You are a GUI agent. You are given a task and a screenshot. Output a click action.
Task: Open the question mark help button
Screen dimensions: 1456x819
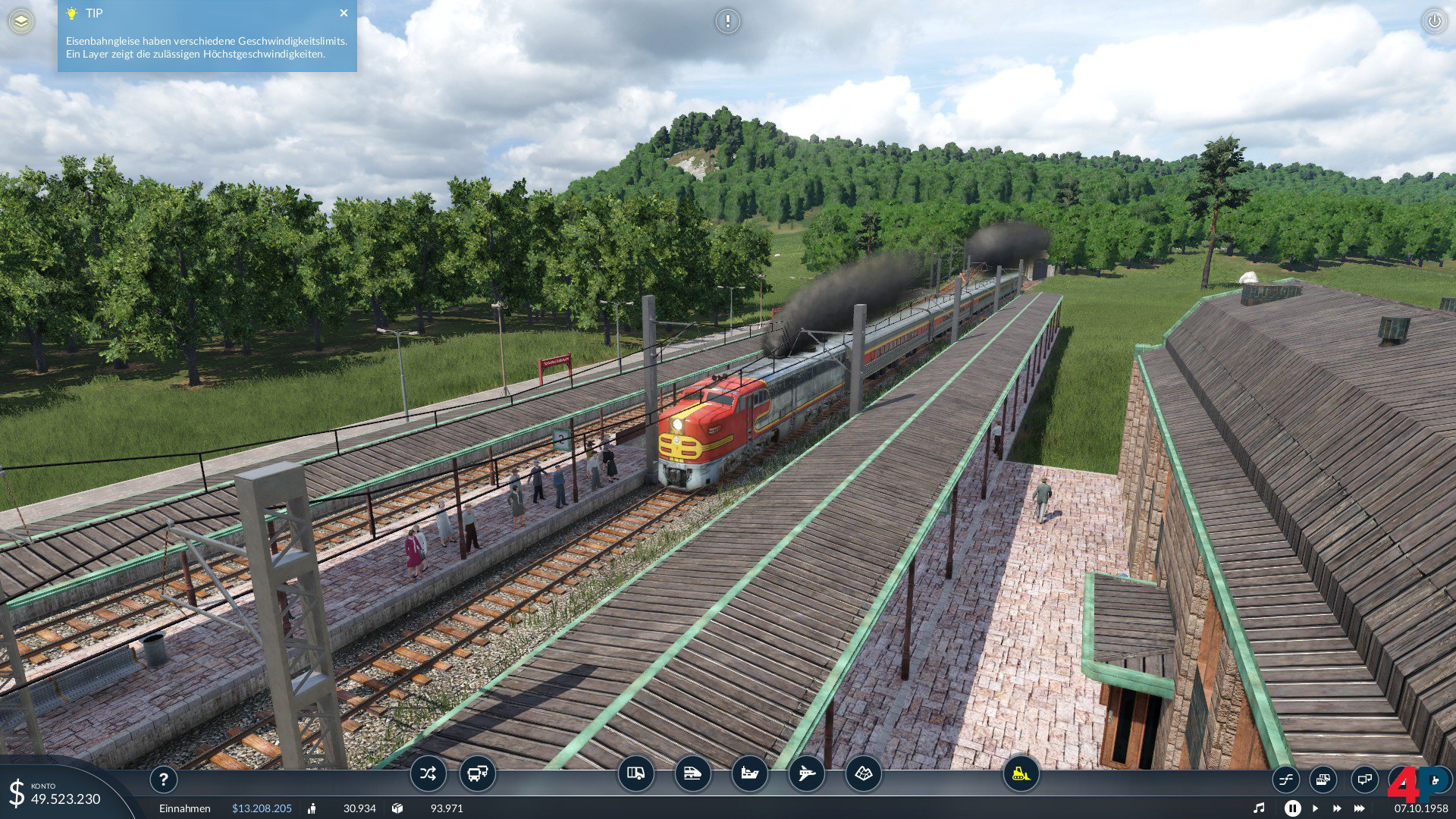point(163,779)
